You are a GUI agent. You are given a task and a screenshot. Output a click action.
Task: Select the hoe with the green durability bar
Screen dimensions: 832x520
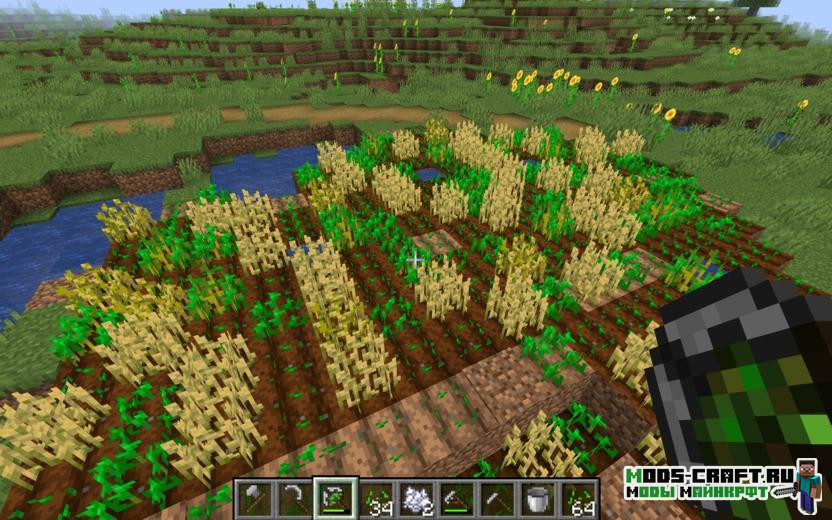click(456, 497)
